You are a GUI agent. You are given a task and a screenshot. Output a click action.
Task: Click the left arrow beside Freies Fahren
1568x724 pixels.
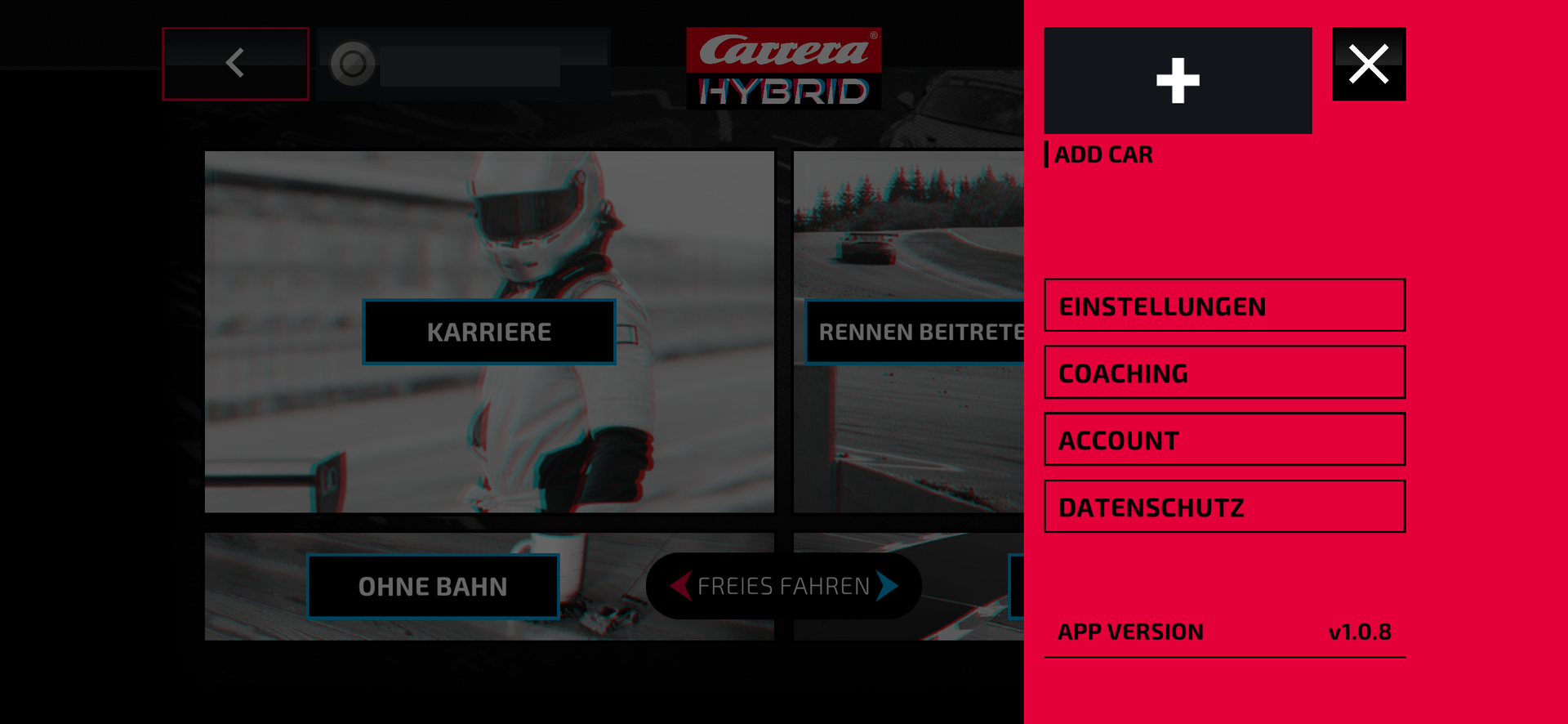[x=680, y=585]
